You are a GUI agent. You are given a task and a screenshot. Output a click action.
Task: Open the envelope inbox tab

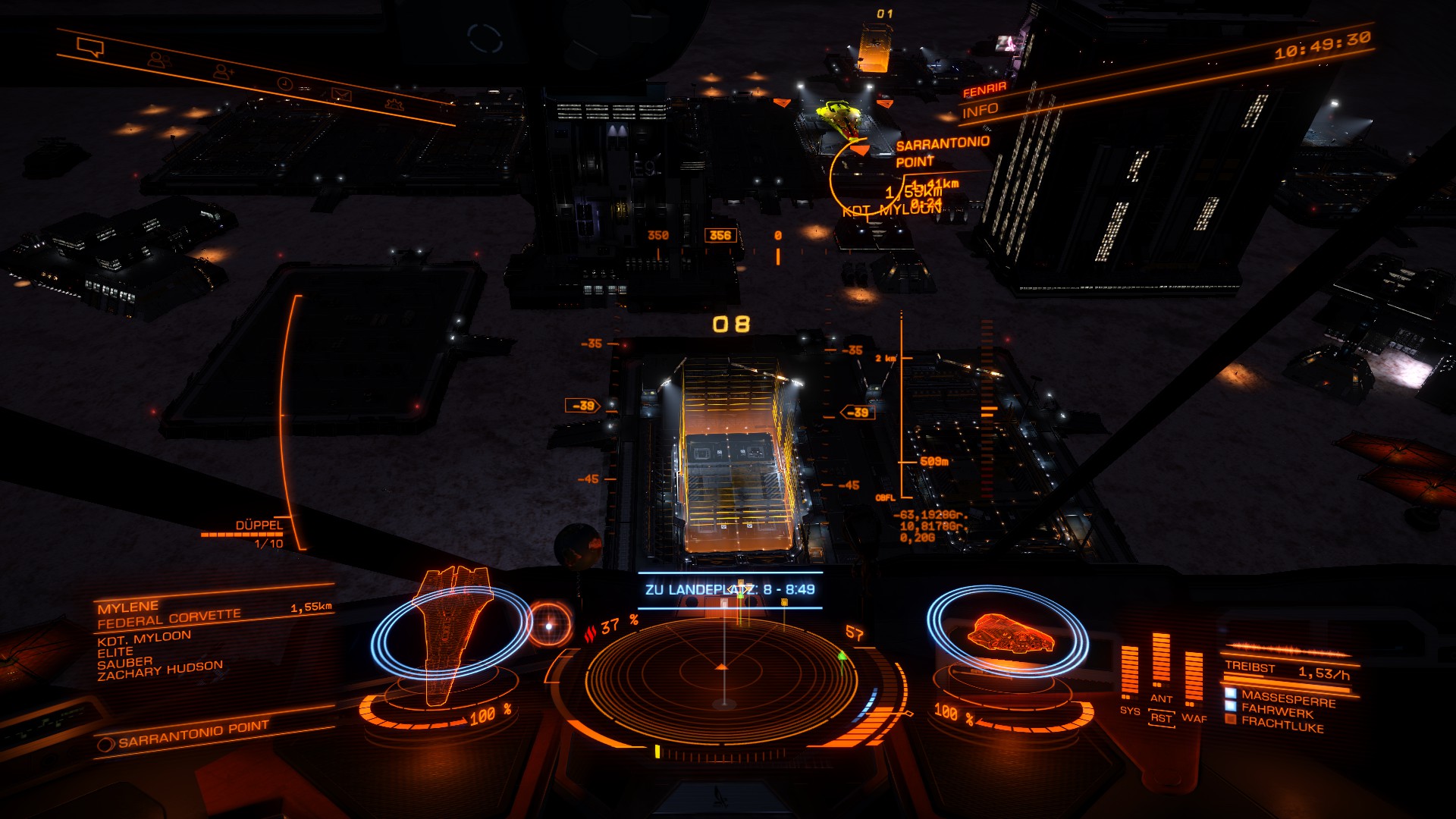[x=341, y=94]
